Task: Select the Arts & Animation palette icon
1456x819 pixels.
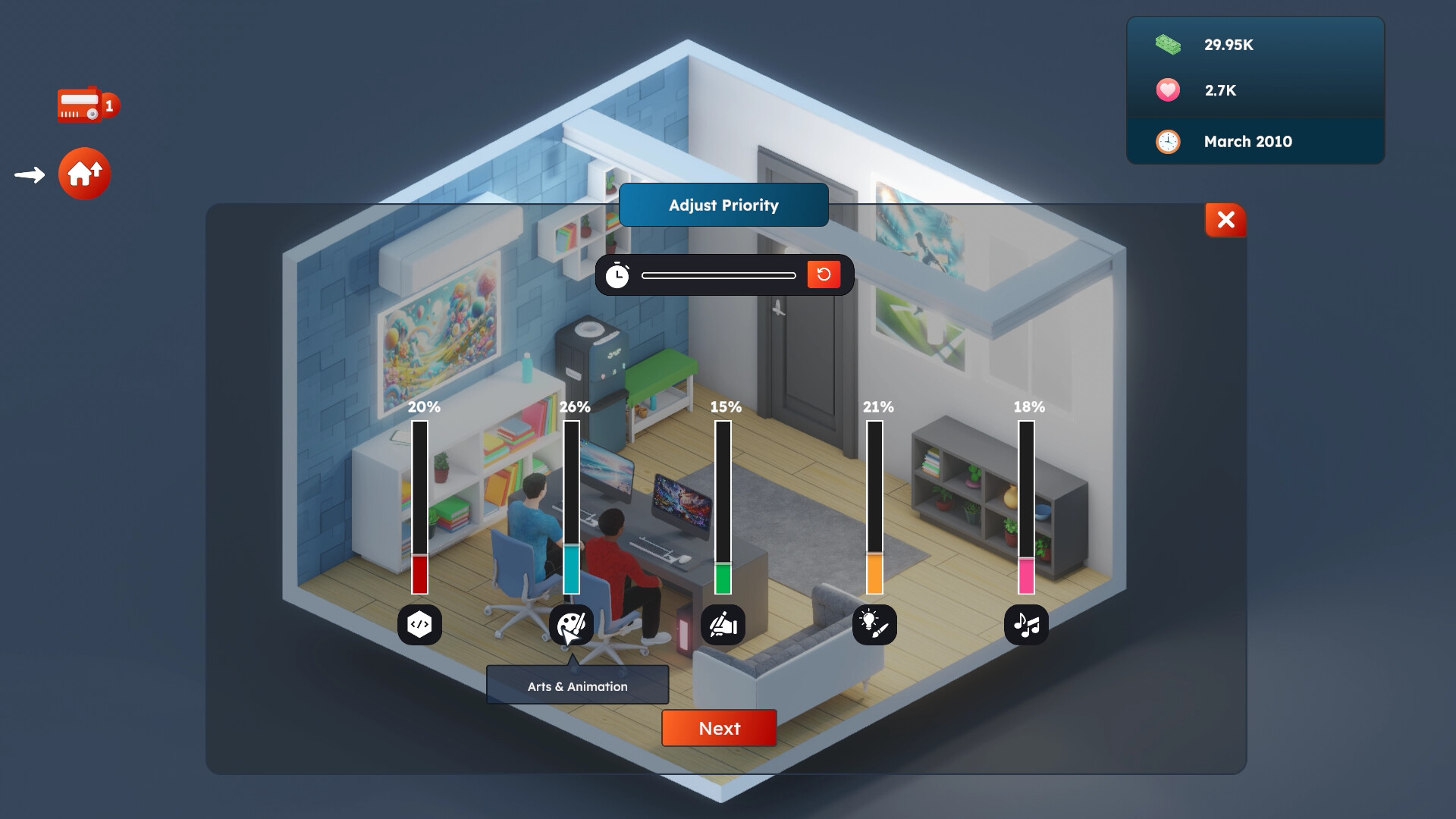Action: click(571, 625)
